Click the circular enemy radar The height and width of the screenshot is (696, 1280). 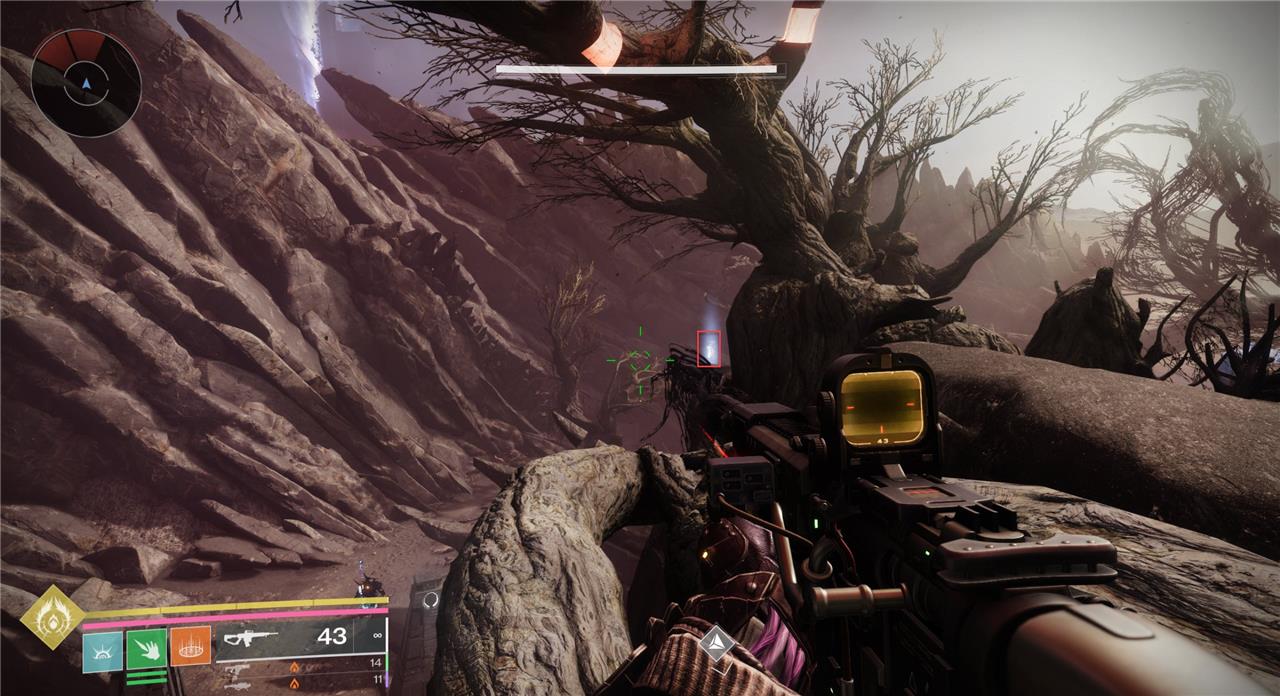point(86,83)
